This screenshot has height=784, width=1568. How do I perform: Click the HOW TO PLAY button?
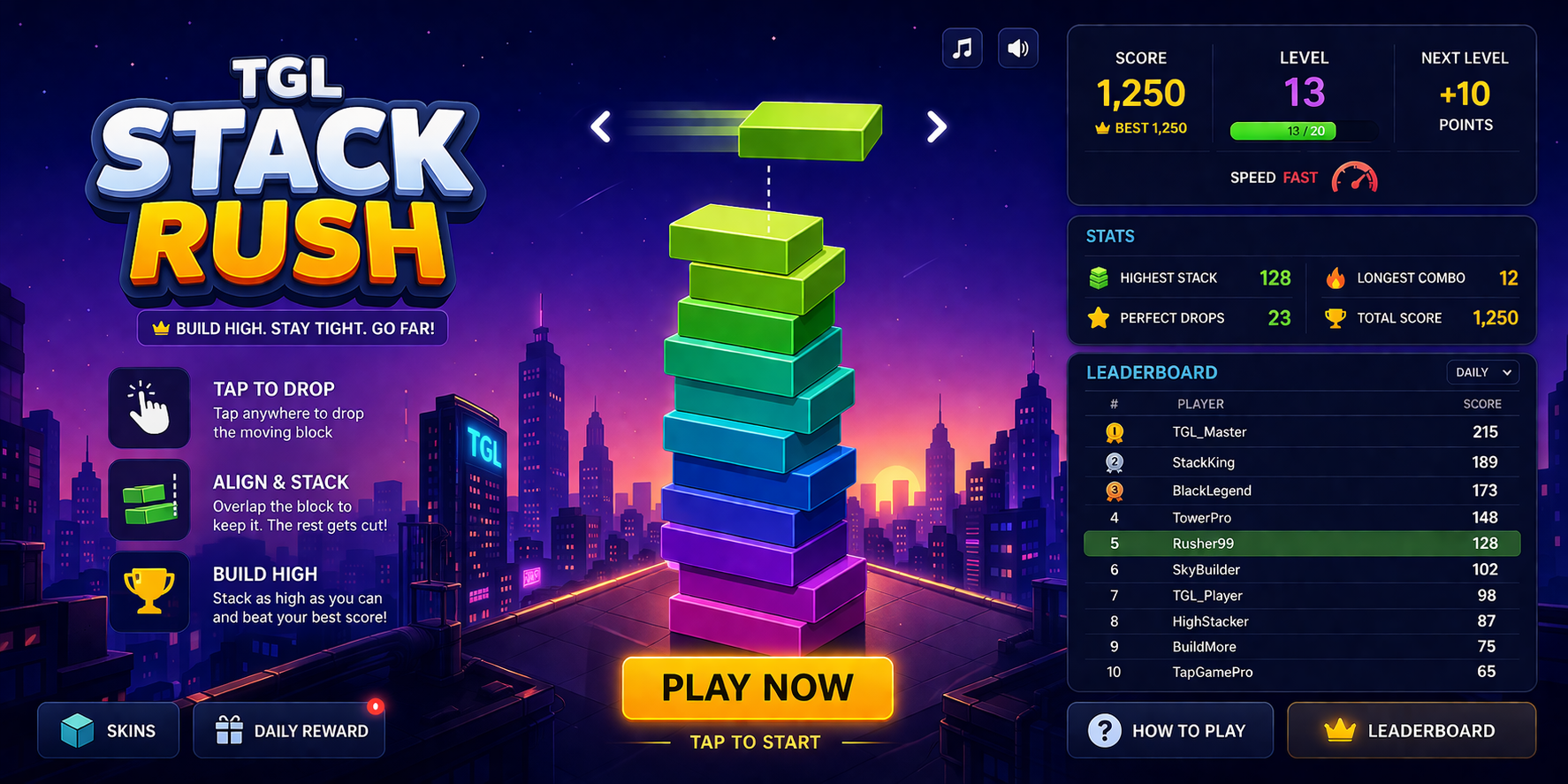tap(1170, 730)
